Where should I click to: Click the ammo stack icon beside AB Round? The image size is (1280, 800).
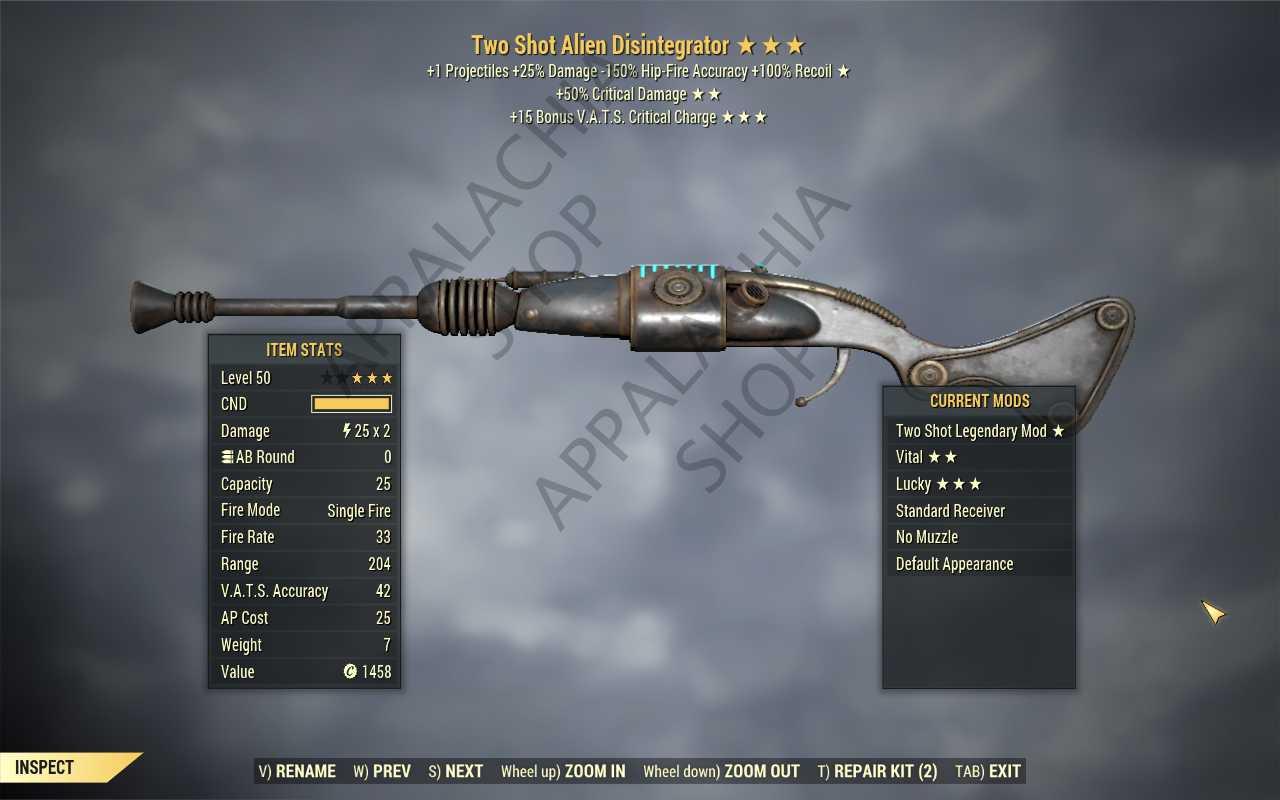(229, 457)
